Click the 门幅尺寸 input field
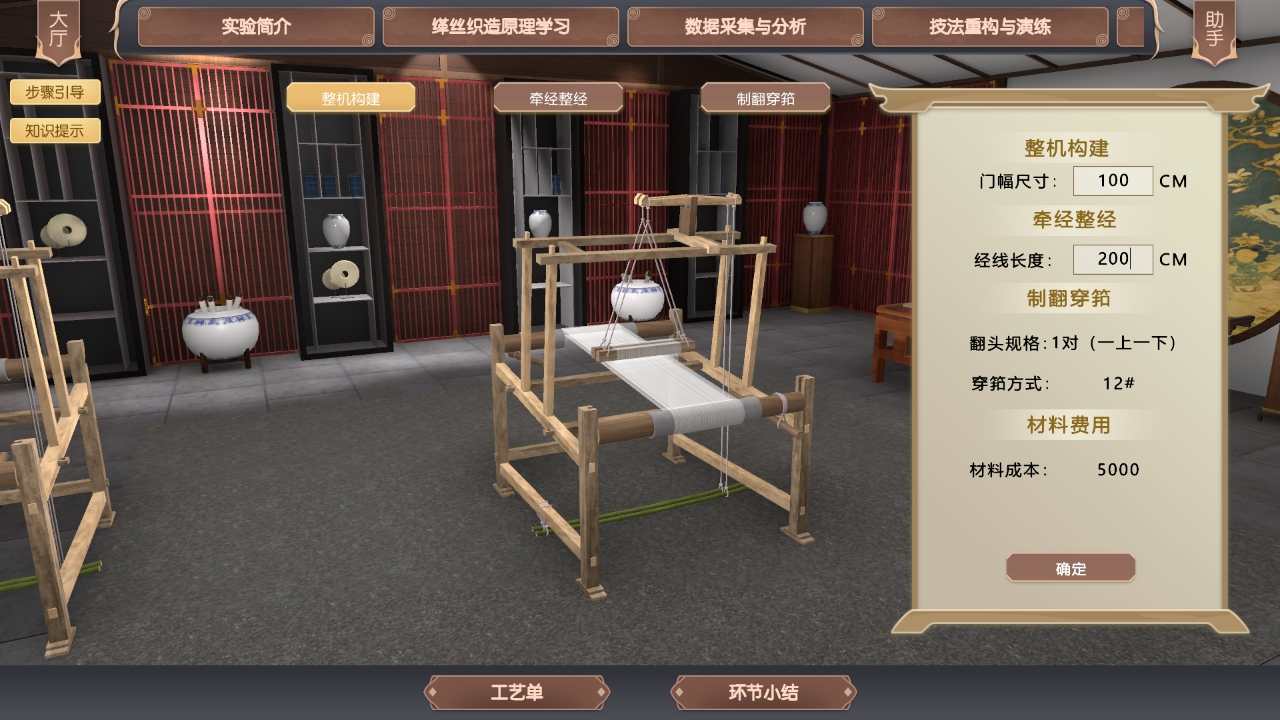Viewport: 1280px width, 720px height. [x=1112, y=181]
